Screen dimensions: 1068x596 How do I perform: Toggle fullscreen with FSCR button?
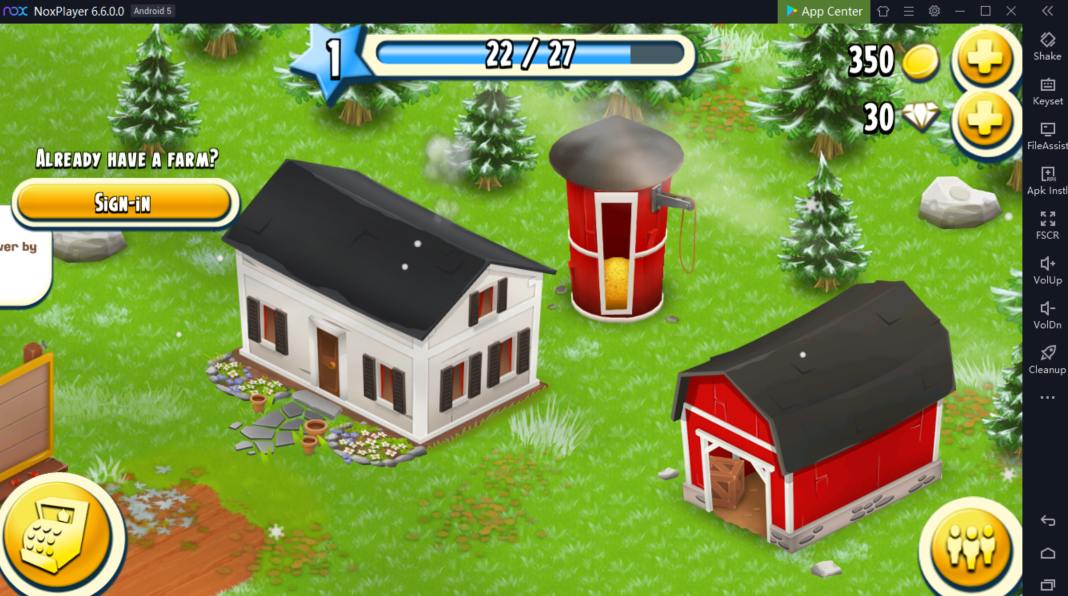[x=1047, y=225]
